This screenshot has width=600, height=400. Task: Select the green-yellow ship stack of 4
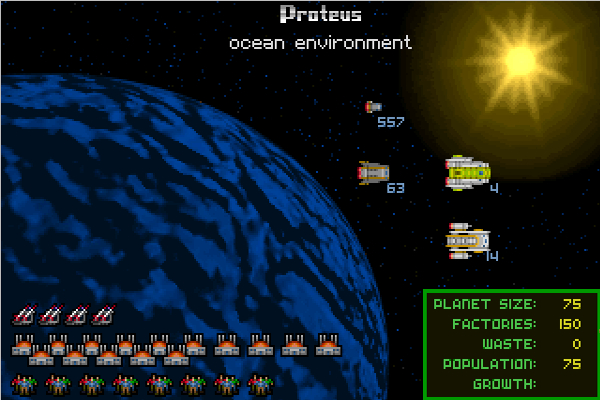467,173
